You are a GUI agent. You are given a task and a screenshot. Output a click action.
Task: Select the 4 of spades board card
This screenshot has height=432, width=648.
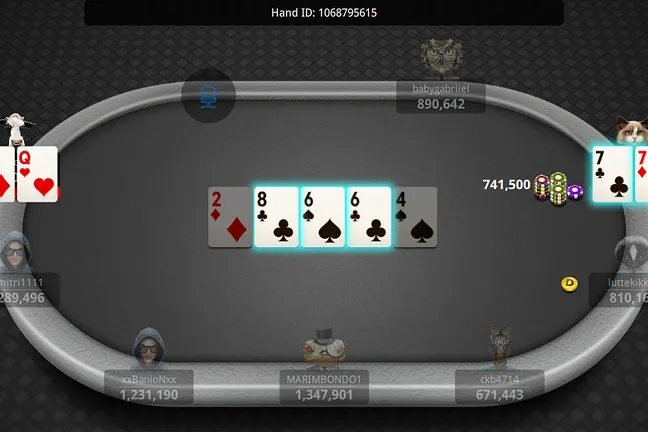coord(416,217)
